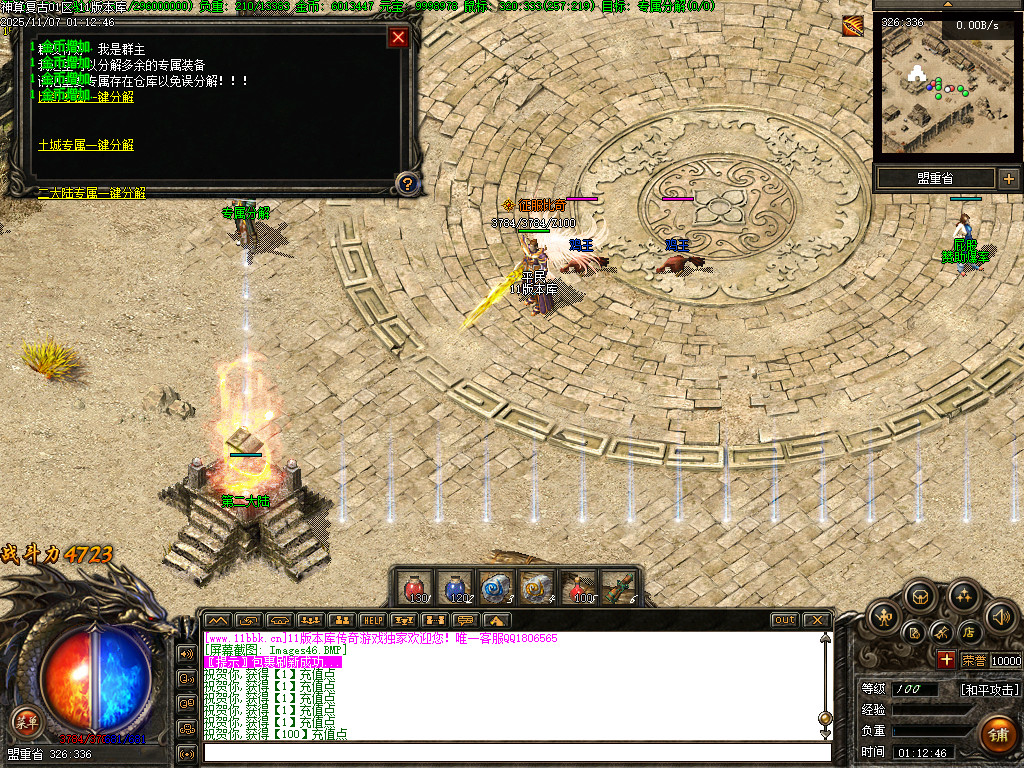Close the chat panel with X
Viewport: 1024px width, 768px height.
coord(816,620)
